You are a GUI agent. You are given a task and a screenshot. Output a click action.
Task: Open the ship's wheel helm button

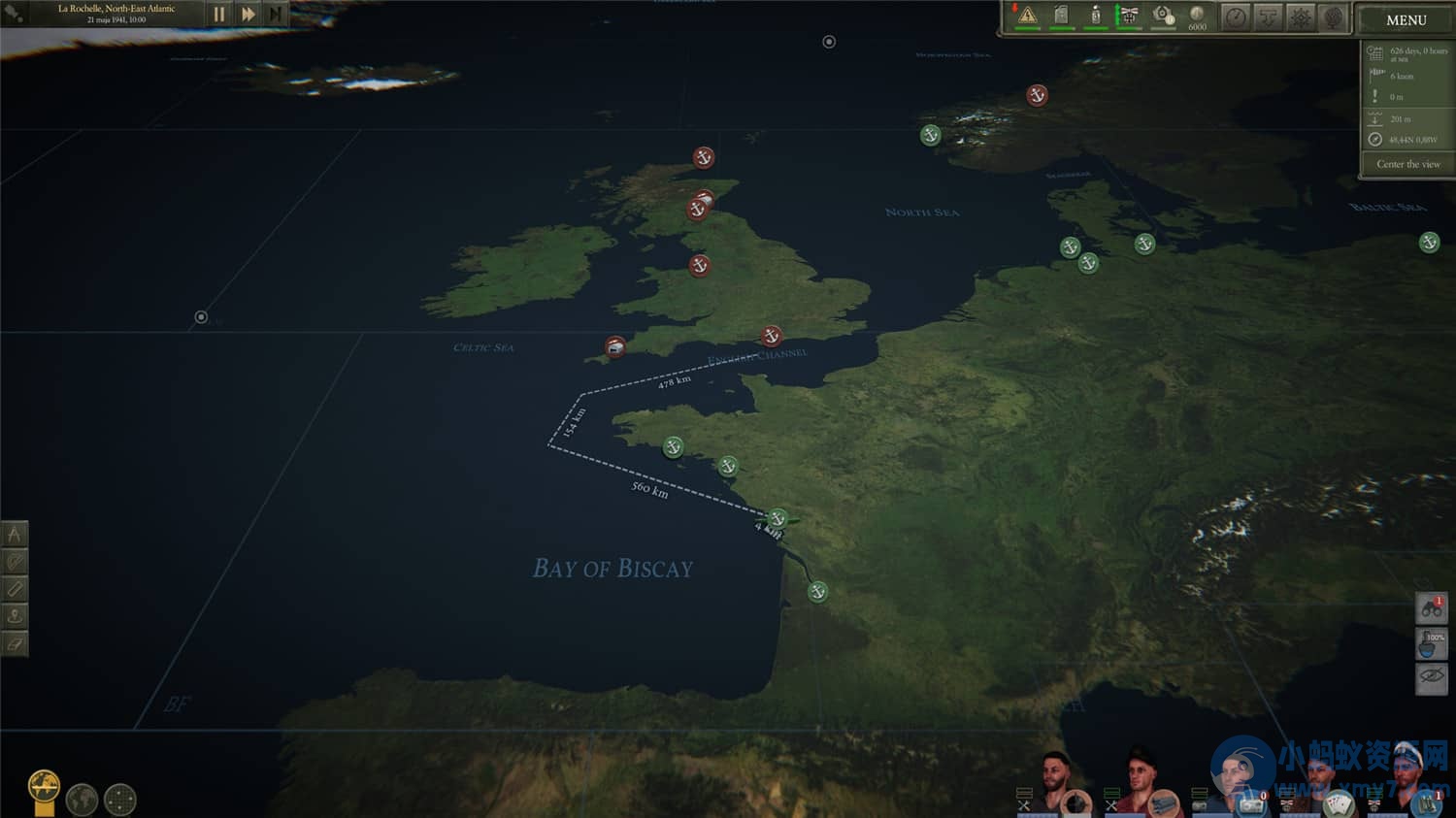click(1301, 17)
